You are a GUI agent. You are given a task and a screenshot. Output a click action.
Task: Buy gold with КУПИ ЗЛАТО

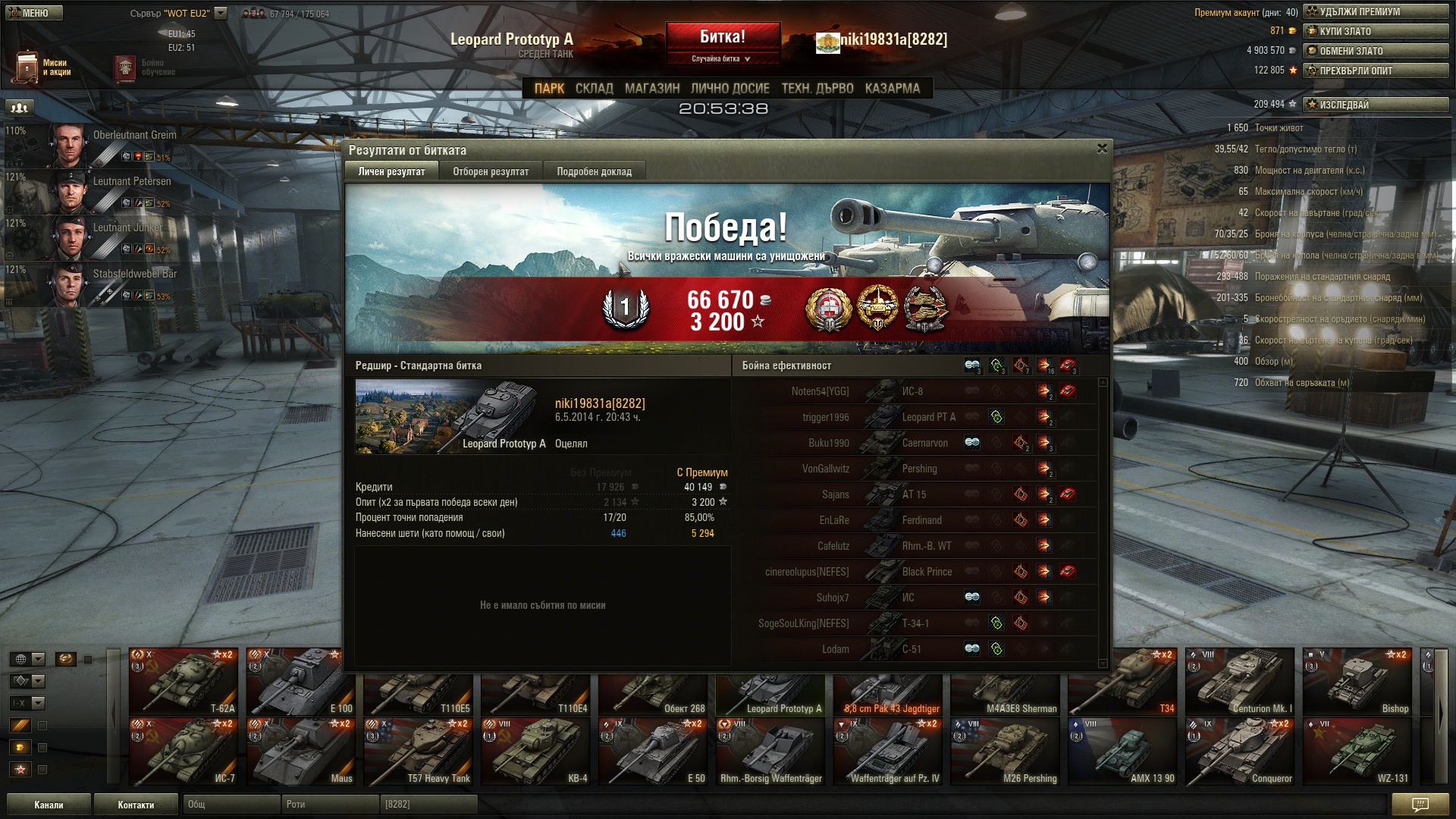click(x=1375, y=31)
